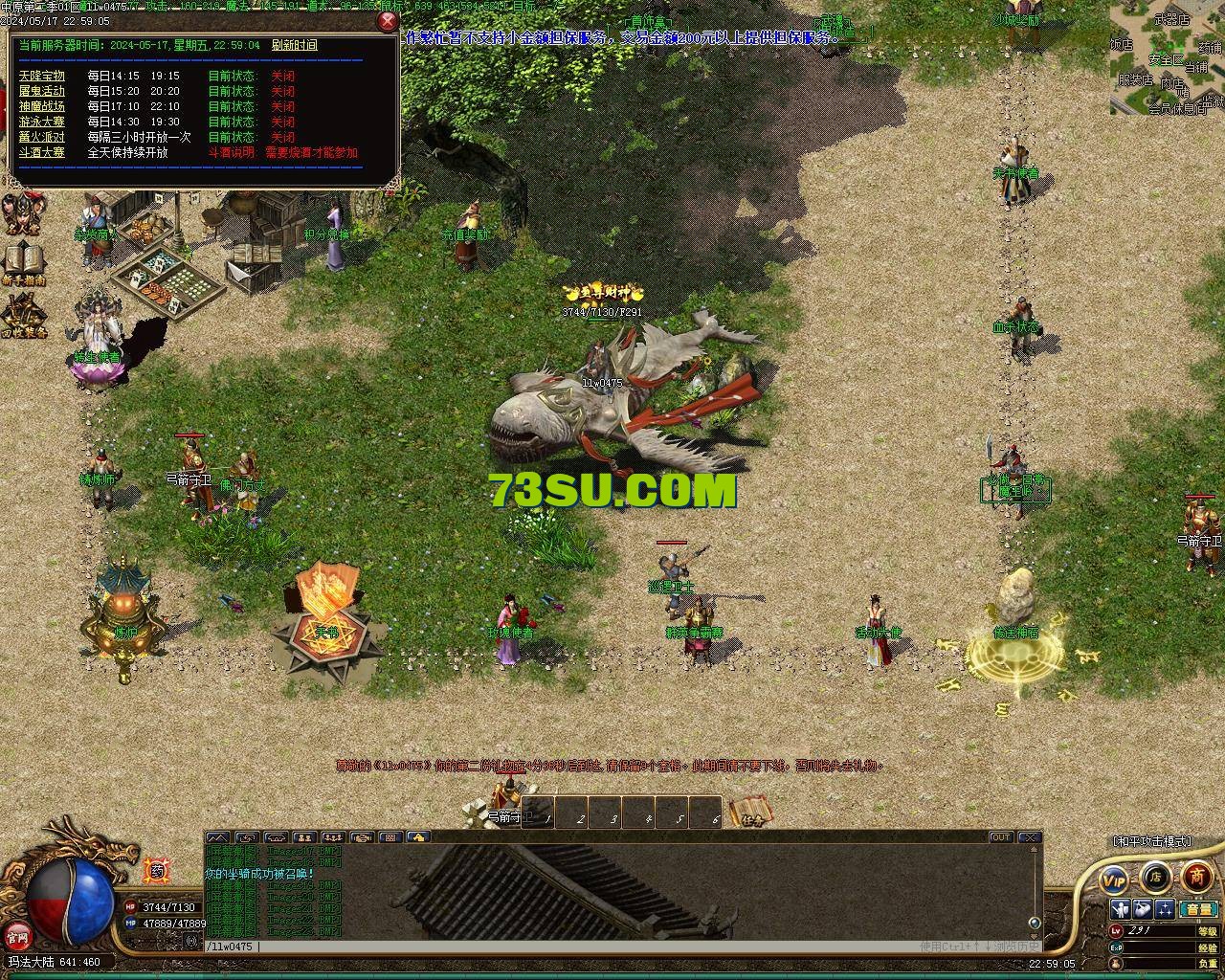Viewport: 1225px width, 980px height.
Task: Select the 神魔战场 event entry
Action: 42,106
